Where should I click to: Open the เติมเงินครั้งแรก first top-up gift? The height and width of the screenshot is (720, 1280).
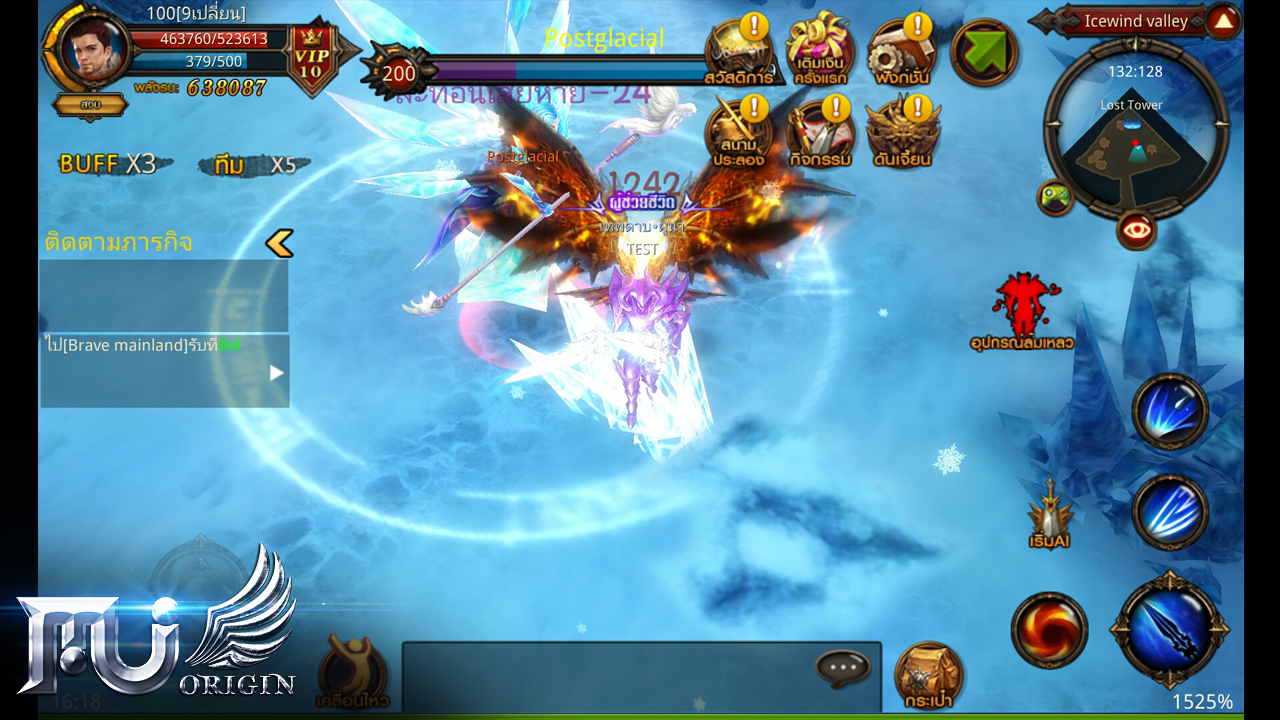coord(821,54)
